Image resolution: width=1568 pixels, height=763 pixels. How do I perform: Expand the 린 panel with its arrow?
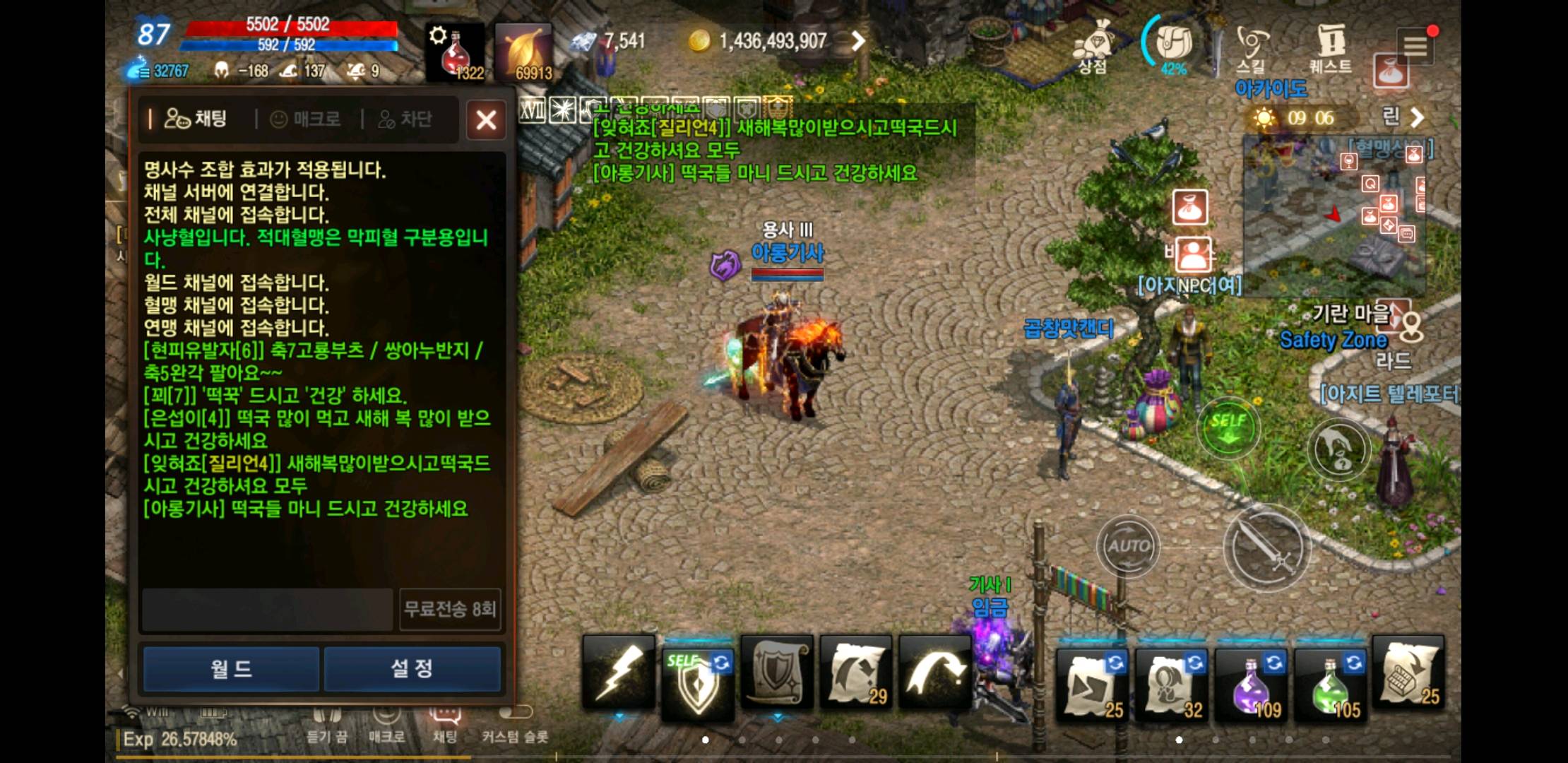coord(1418,118)
